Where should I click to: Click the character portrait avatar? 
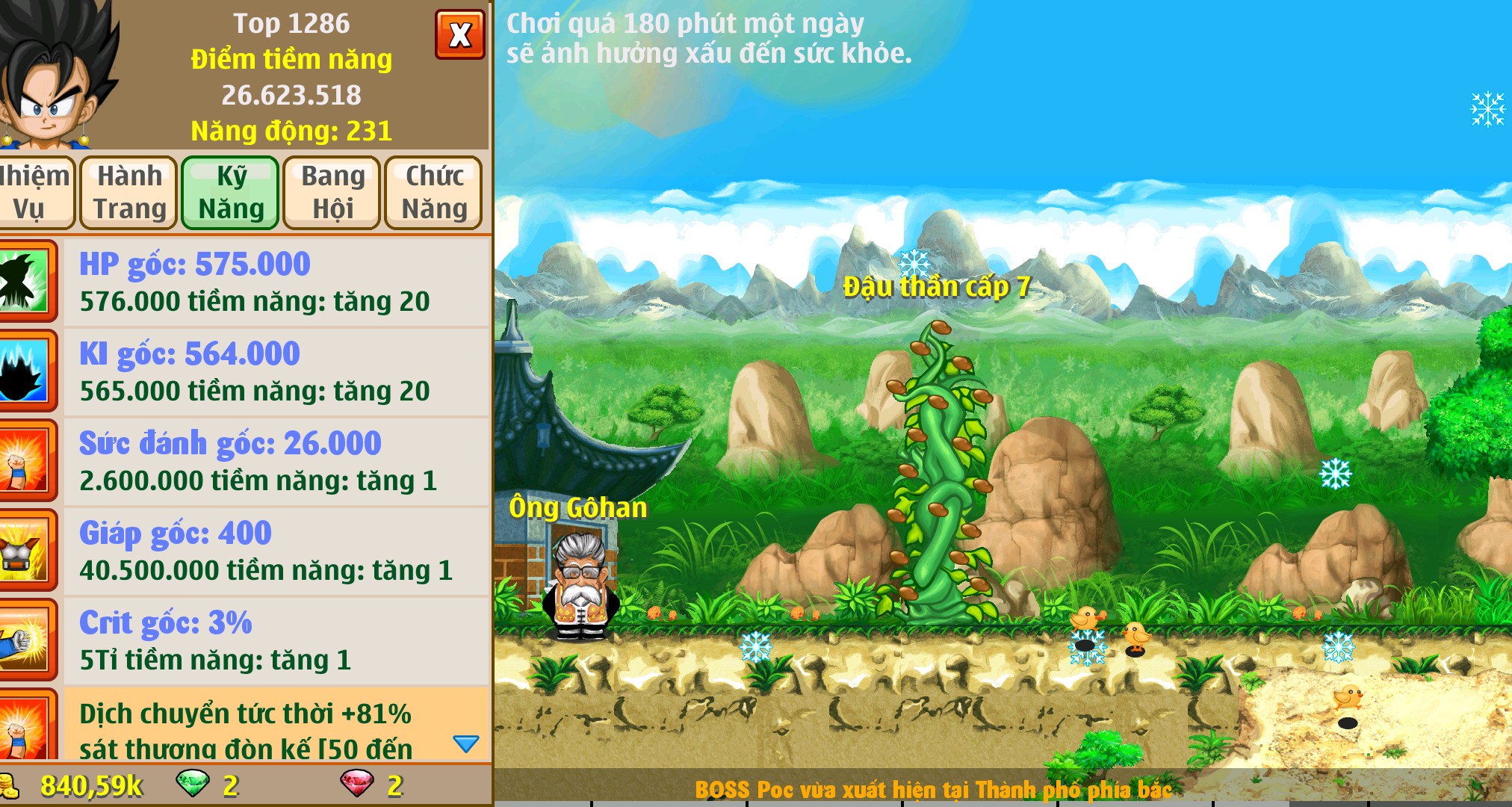(x=56, y=75)
